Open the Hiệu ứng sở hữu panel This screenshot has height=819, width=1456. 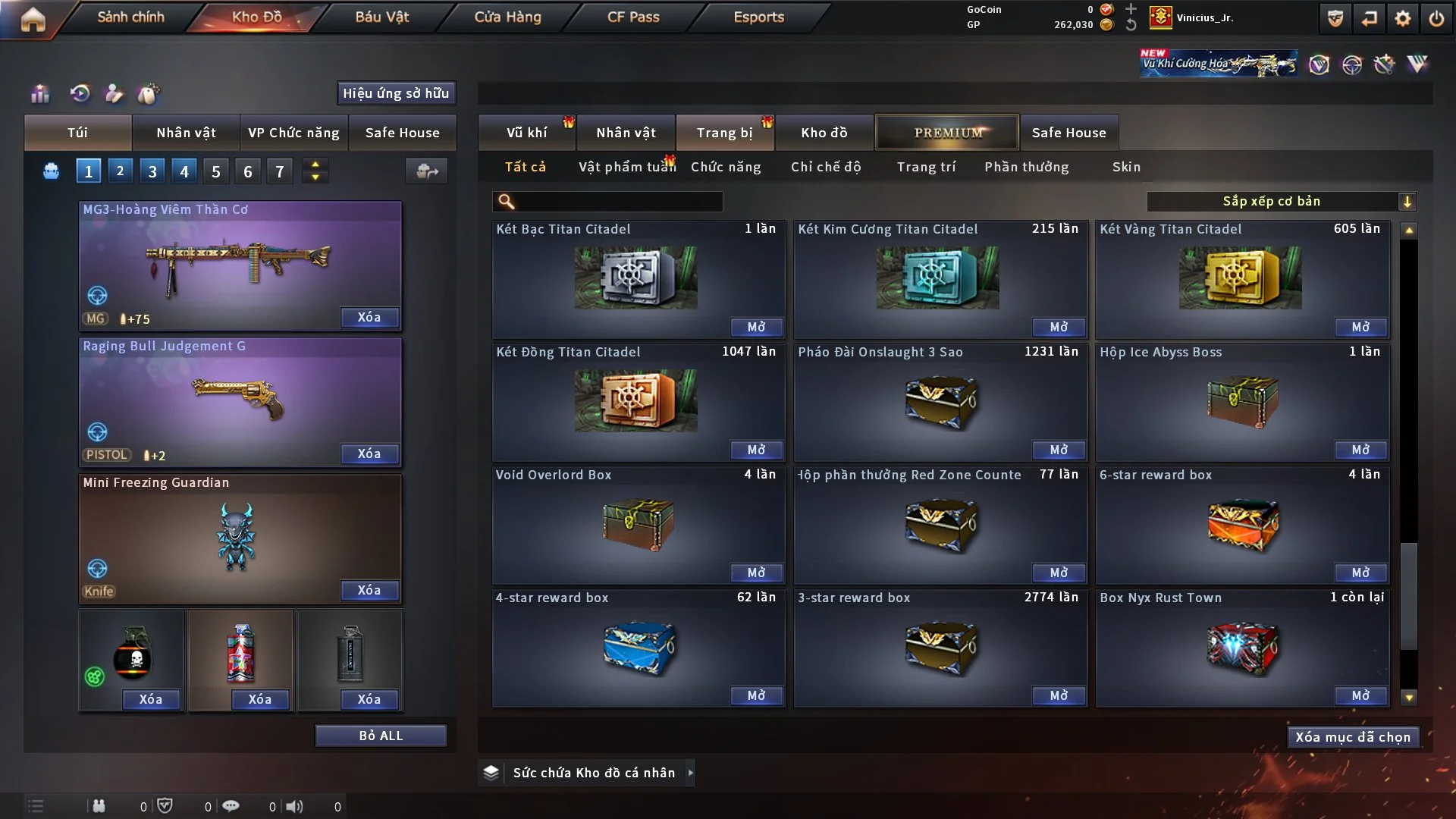pyautogui.click(x=396, y=93)
